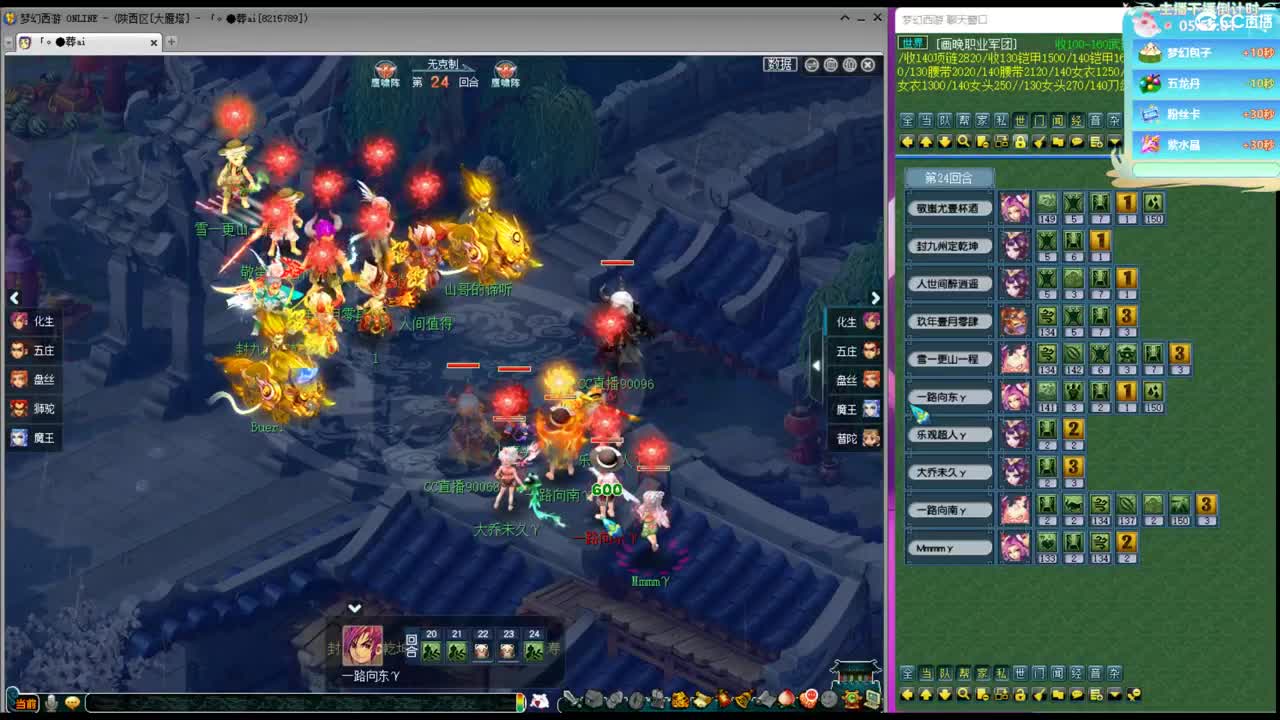Click the 数据 button at top right
The height and width of the screenshot is (720, 1280).
781,64
